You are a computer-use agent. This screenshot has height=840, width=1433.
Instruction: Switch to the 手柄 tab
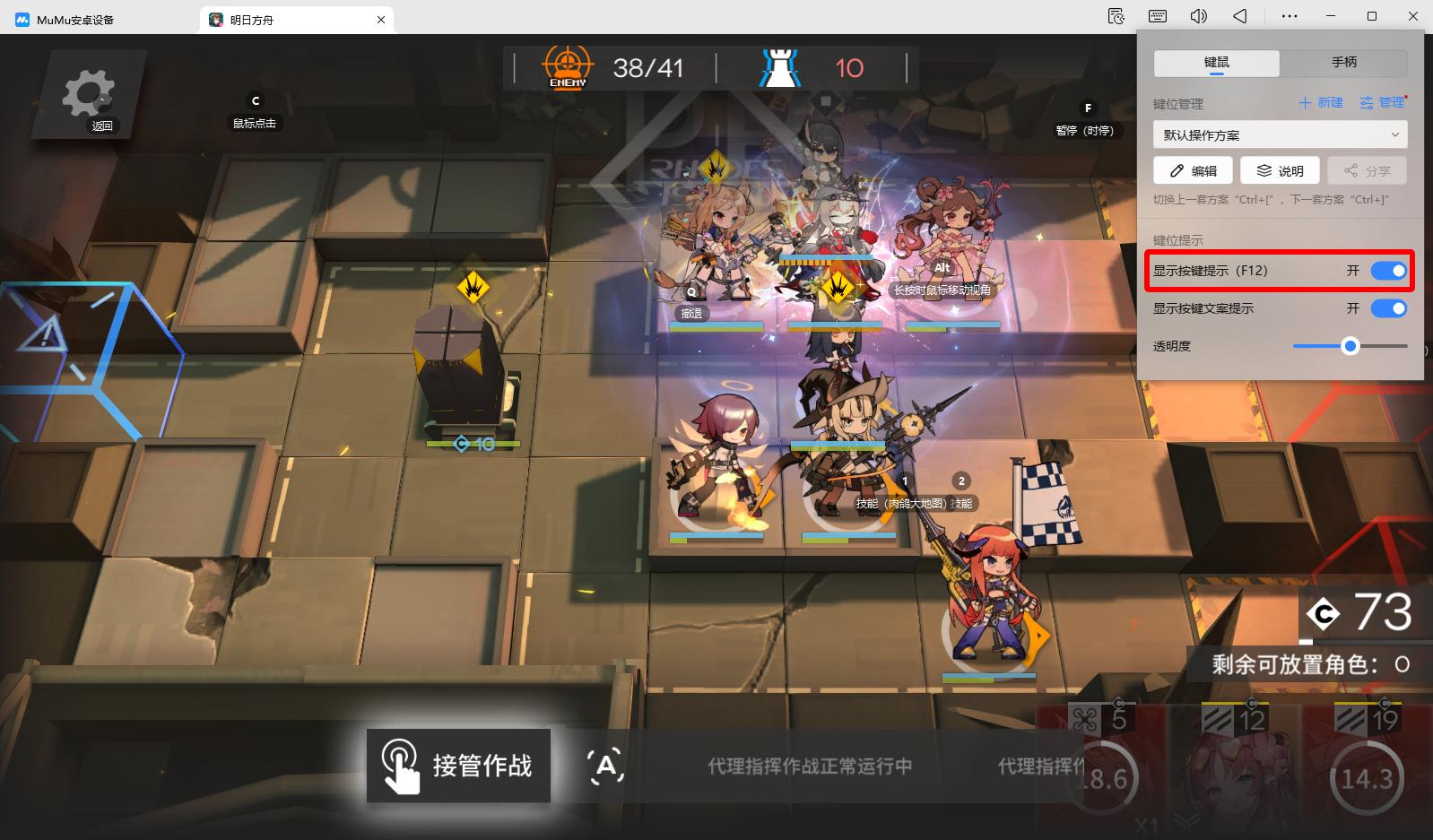(1343, 62)
